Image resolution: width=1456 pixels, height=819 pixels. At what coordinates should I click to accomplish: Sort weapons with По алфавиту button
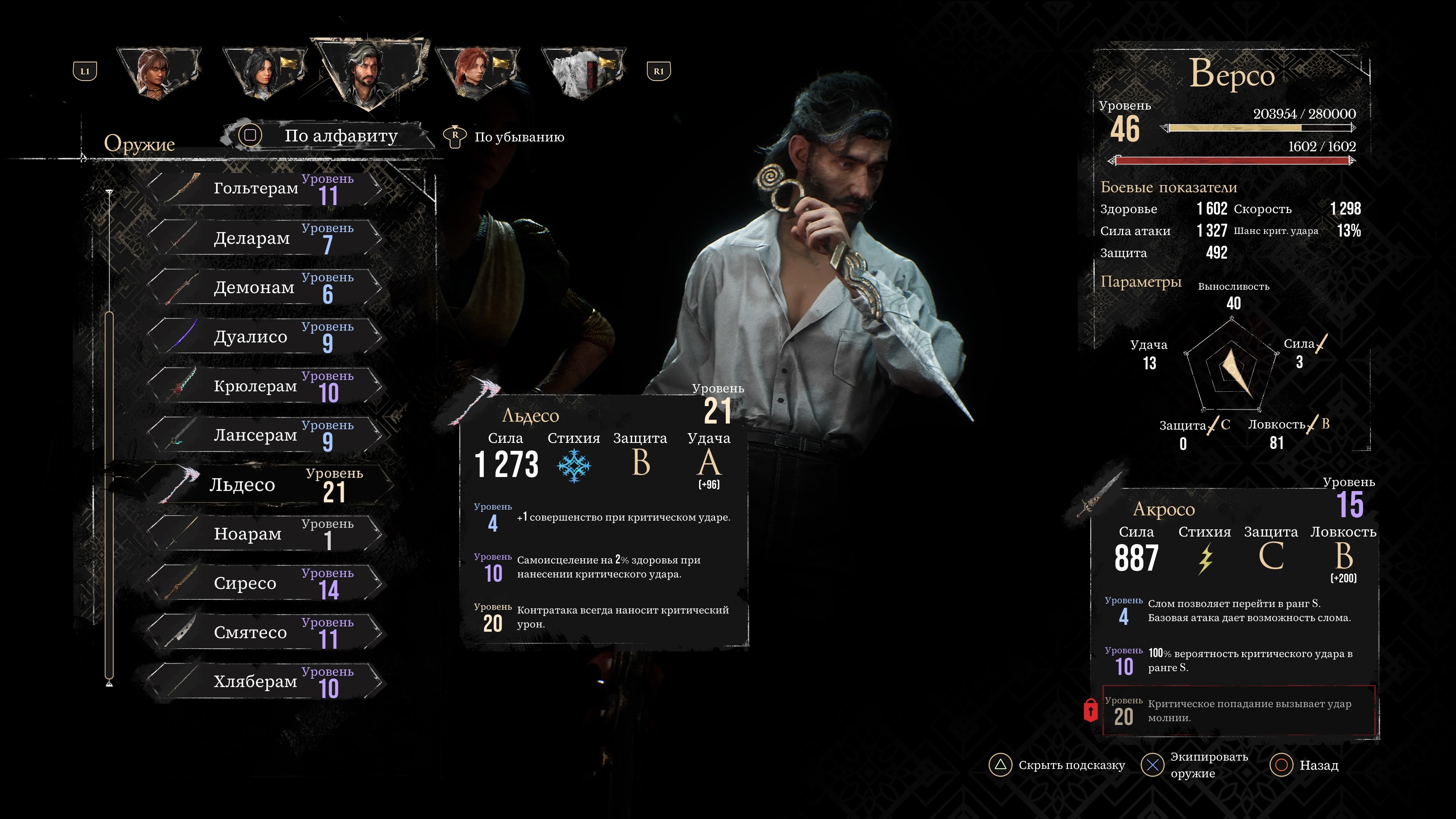328,136
